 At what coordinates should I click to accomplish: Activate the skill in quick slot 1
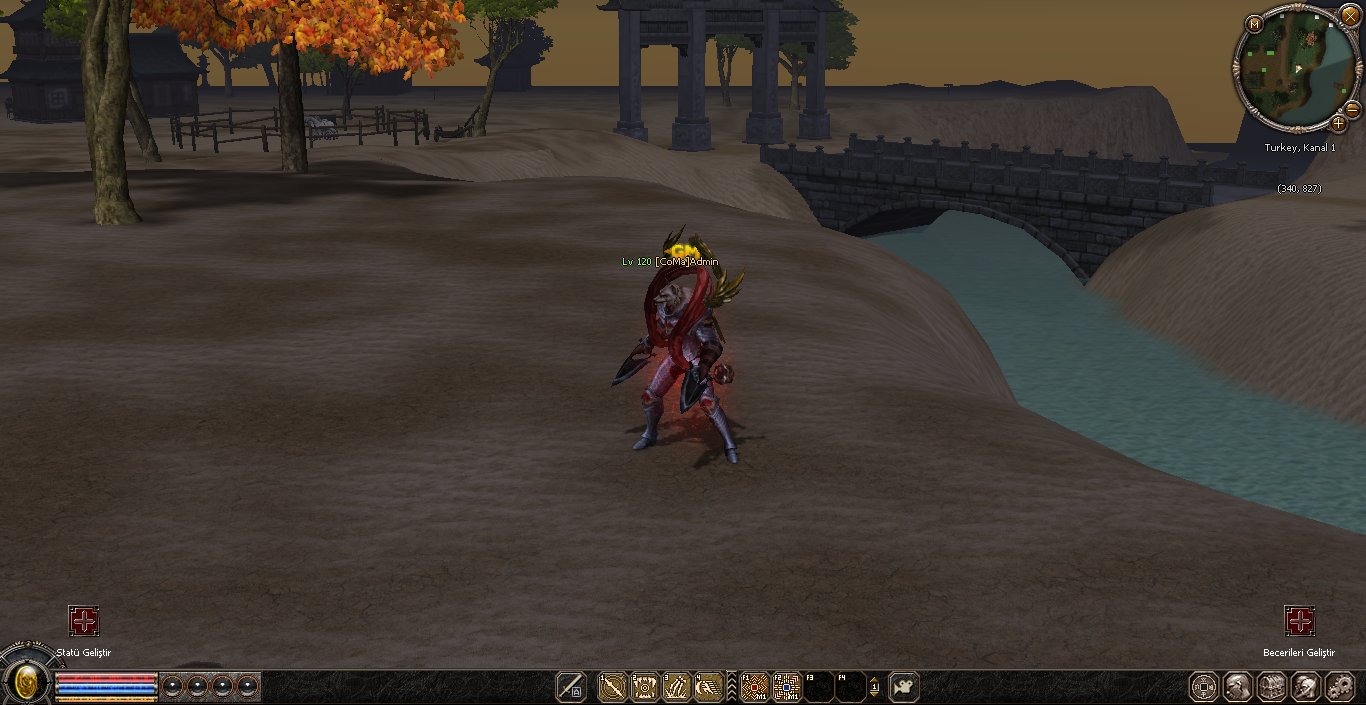(x=612, y=687)
